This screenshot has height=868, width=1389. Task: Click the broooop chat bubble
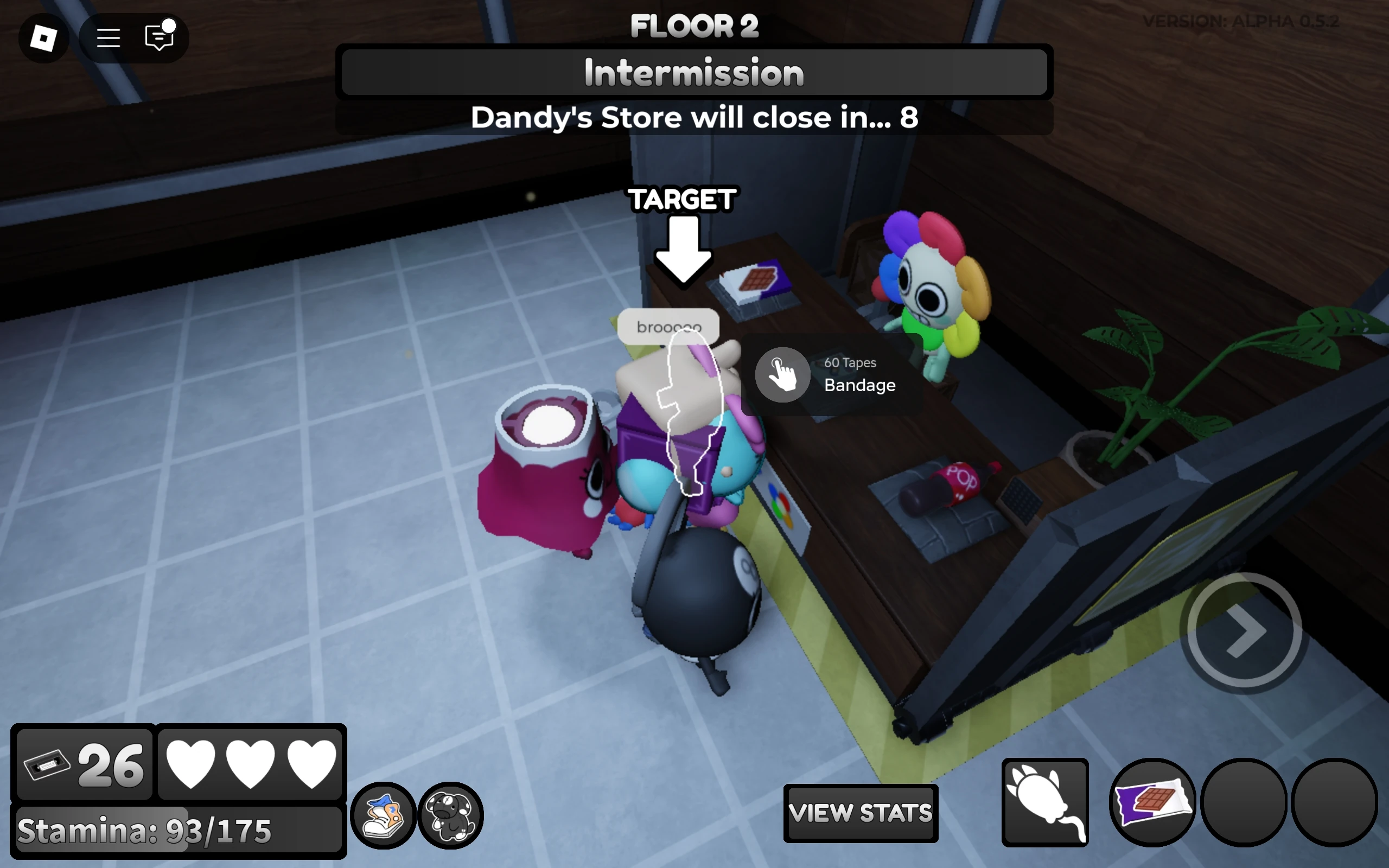[x=668, y=326]
